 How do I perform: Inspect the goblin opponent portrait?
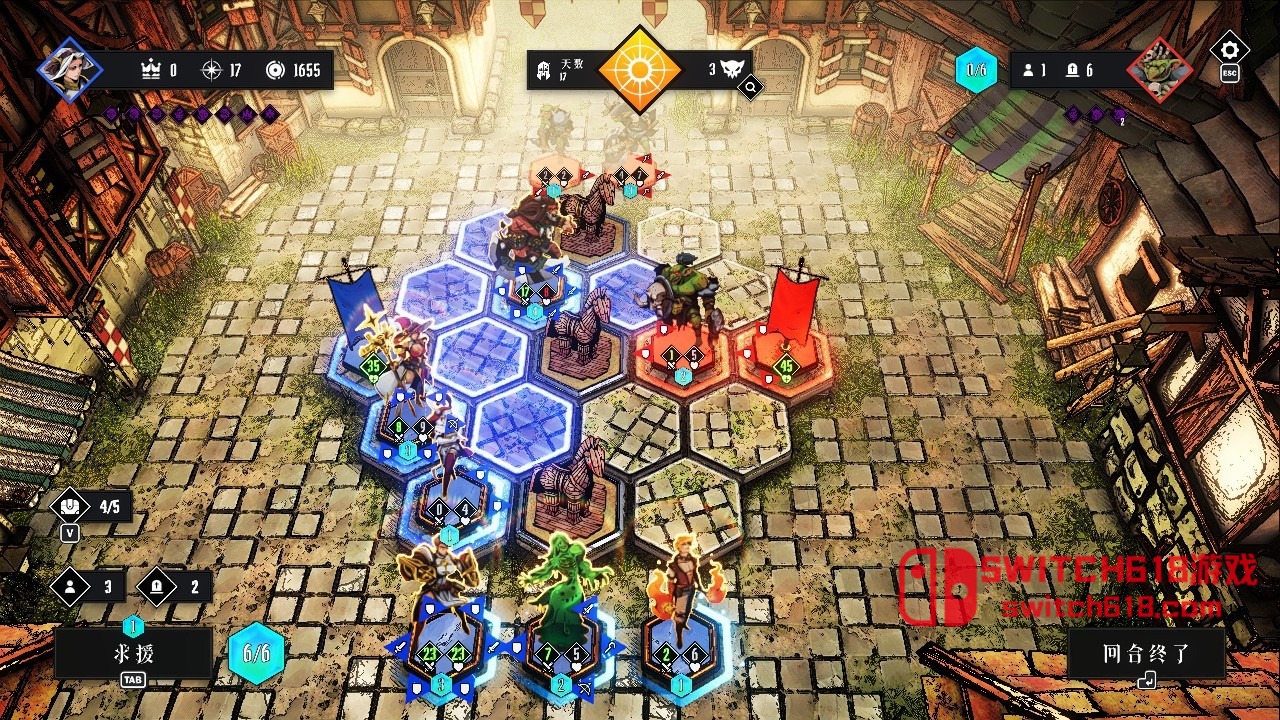click(x=1160, y=70)
